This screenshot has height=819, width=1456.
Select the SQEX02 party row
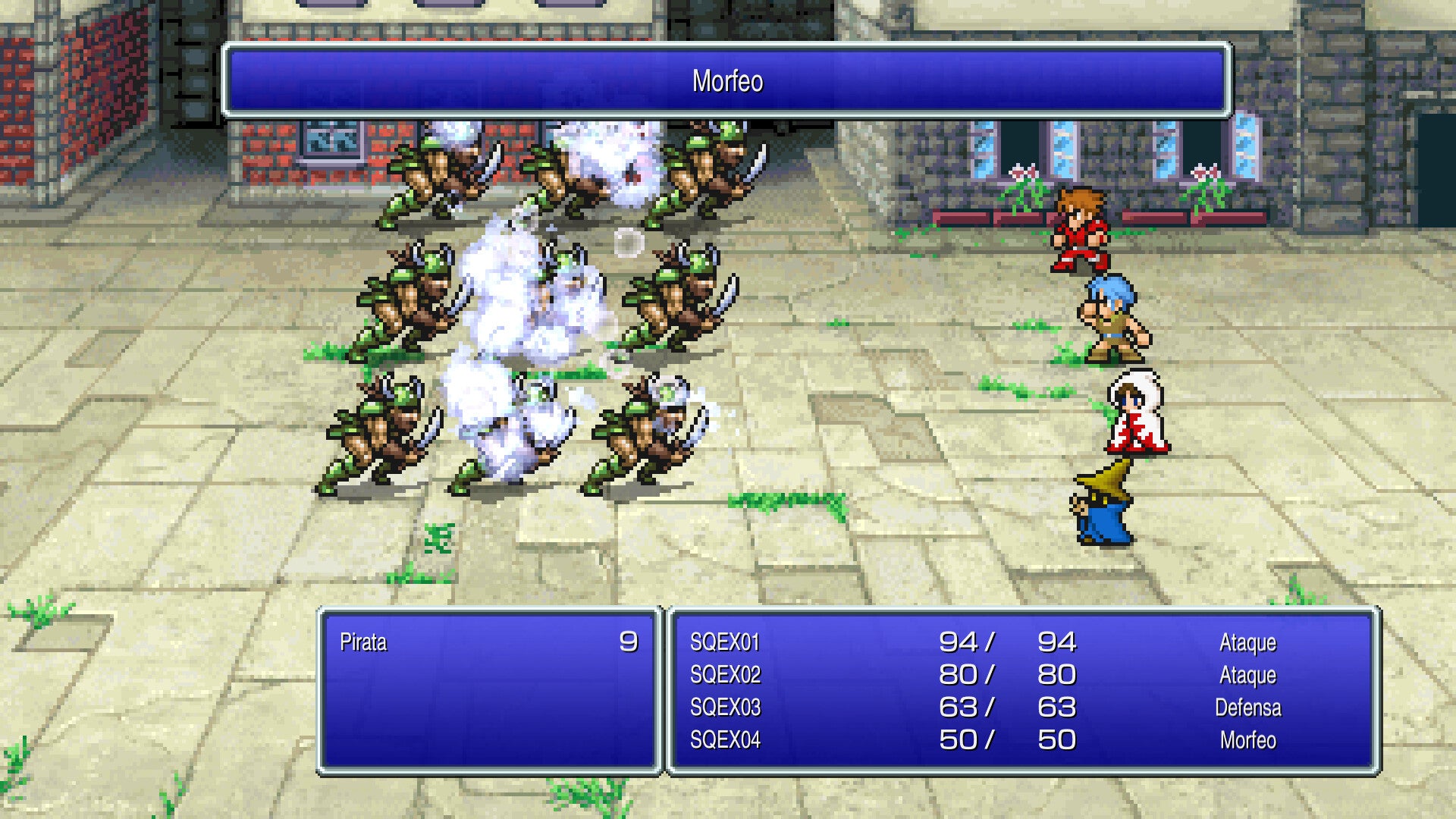coord(725,675)
